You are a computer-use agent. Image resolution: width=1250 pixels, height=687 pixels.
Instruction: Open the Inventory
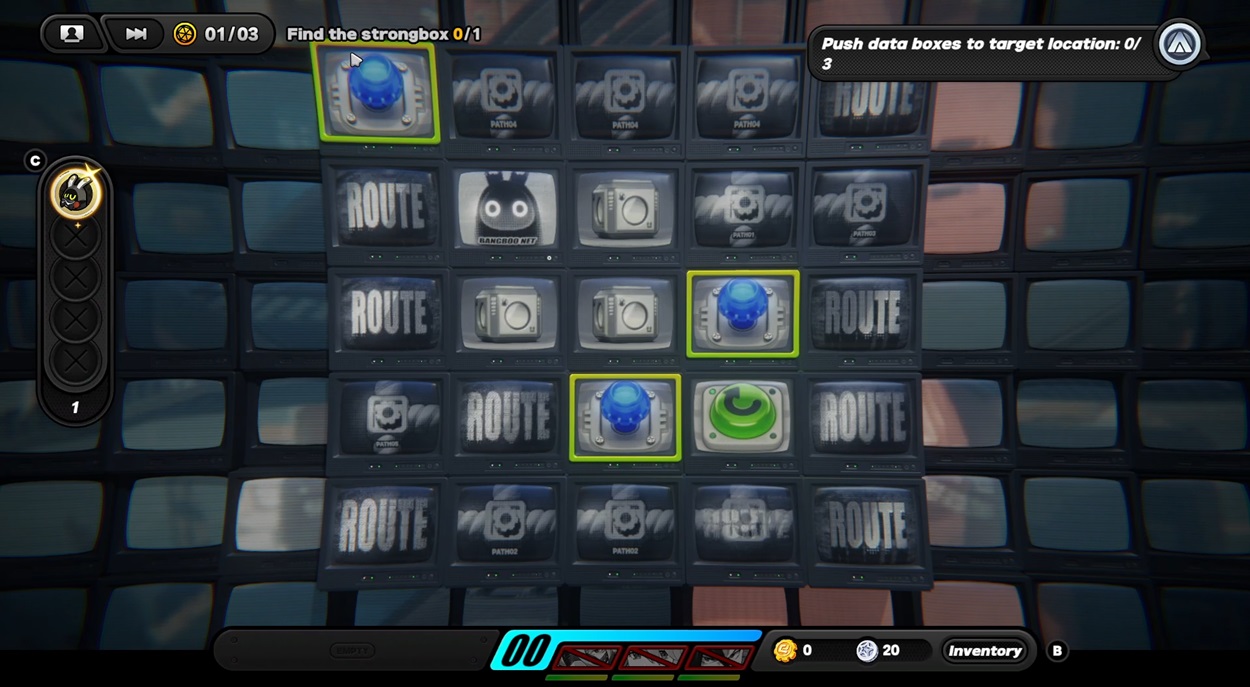(985, 651)
